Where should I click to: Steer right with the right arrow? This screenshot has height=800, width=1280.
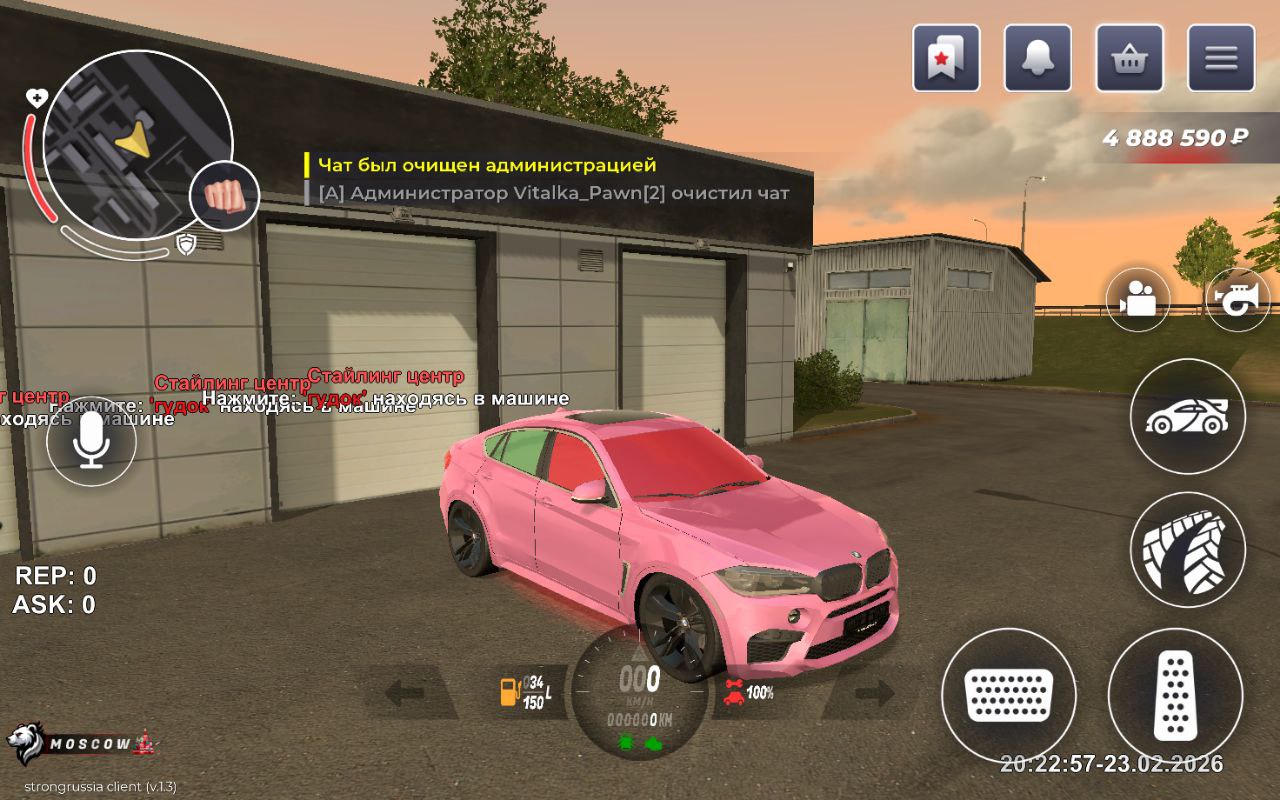coord(873,692)
